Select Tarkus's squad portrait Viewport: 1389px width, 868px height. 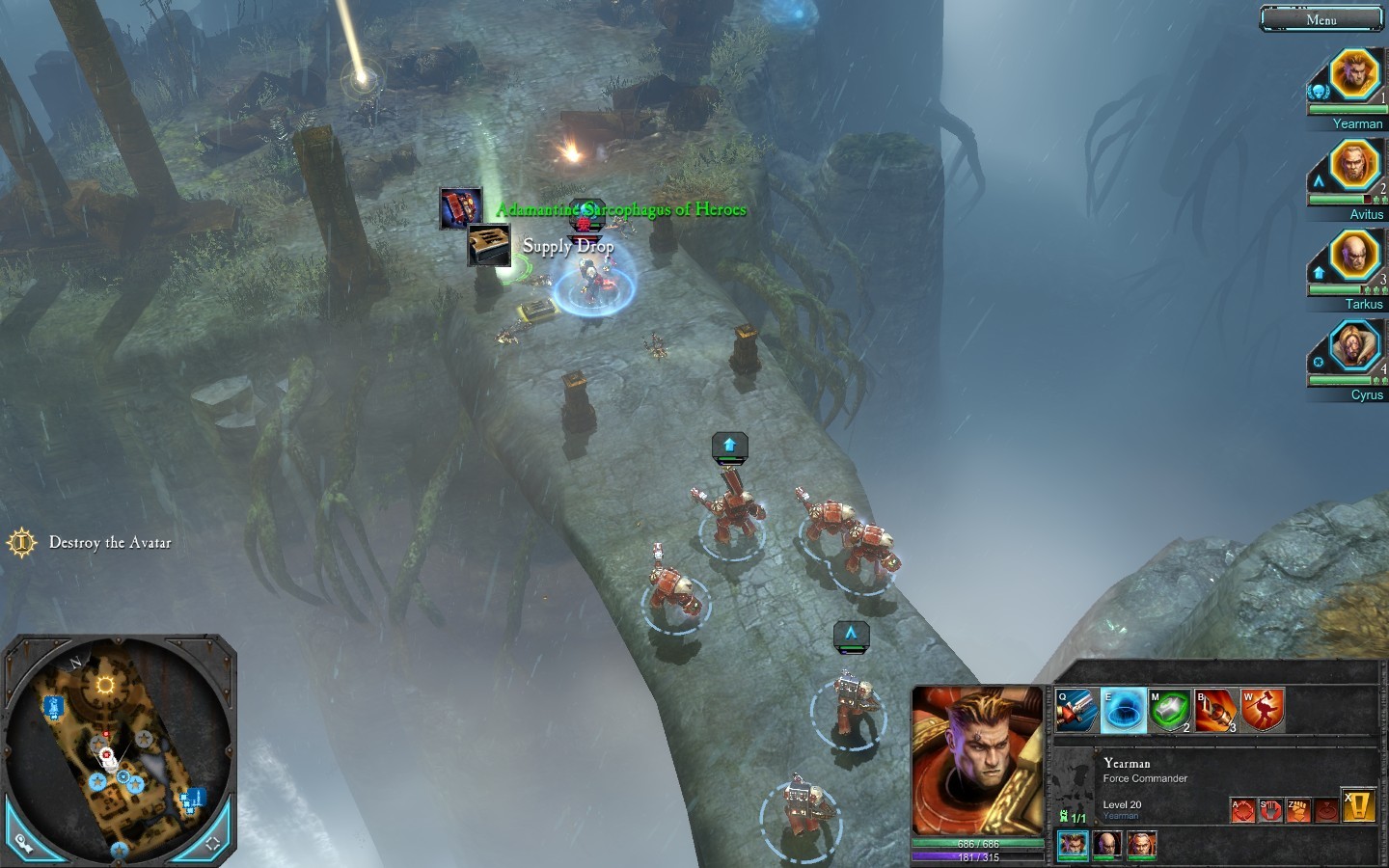click(x=1353, y=257)
